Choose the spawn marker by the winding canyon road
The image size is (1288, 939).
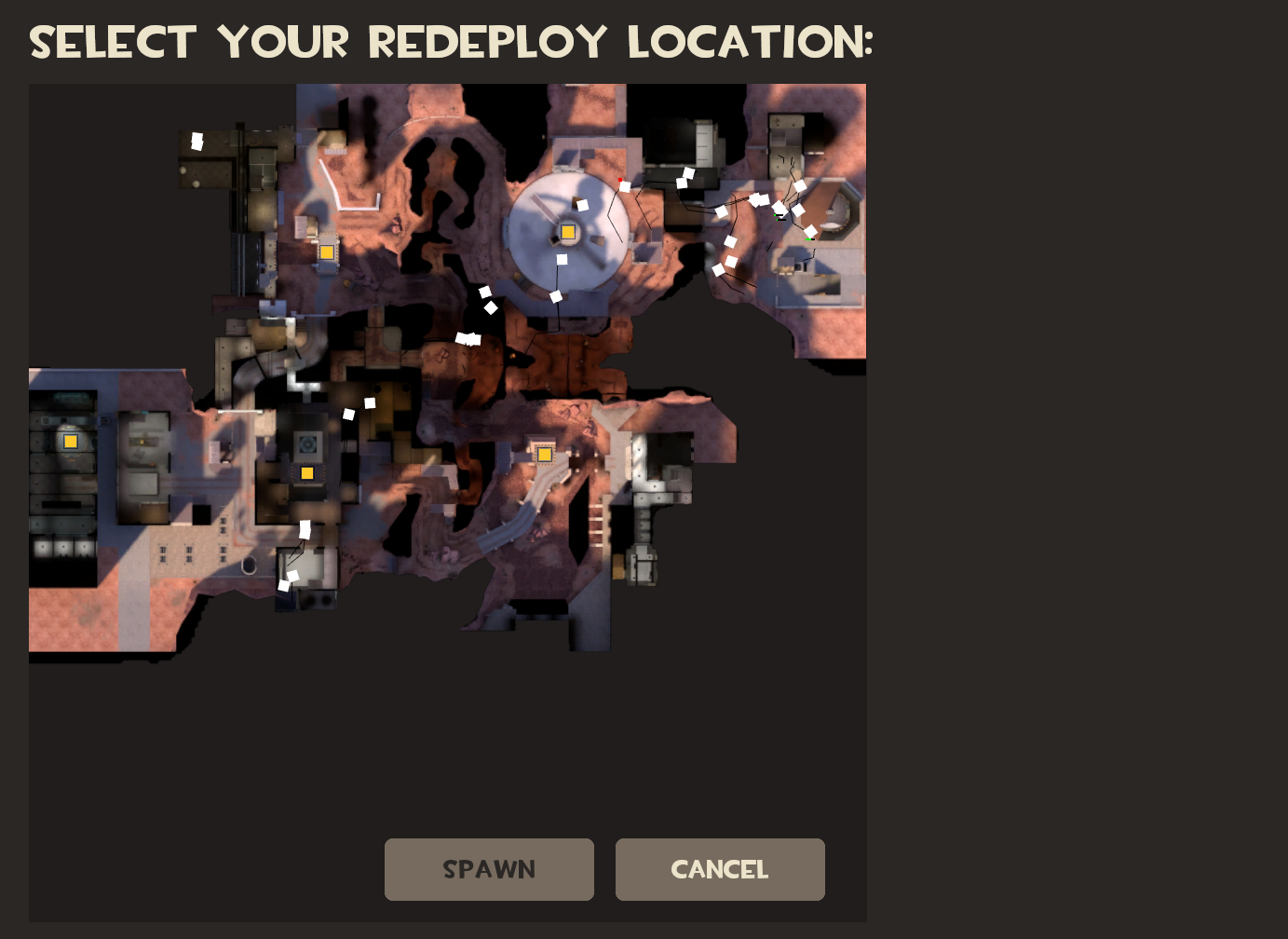coord(545,455)
